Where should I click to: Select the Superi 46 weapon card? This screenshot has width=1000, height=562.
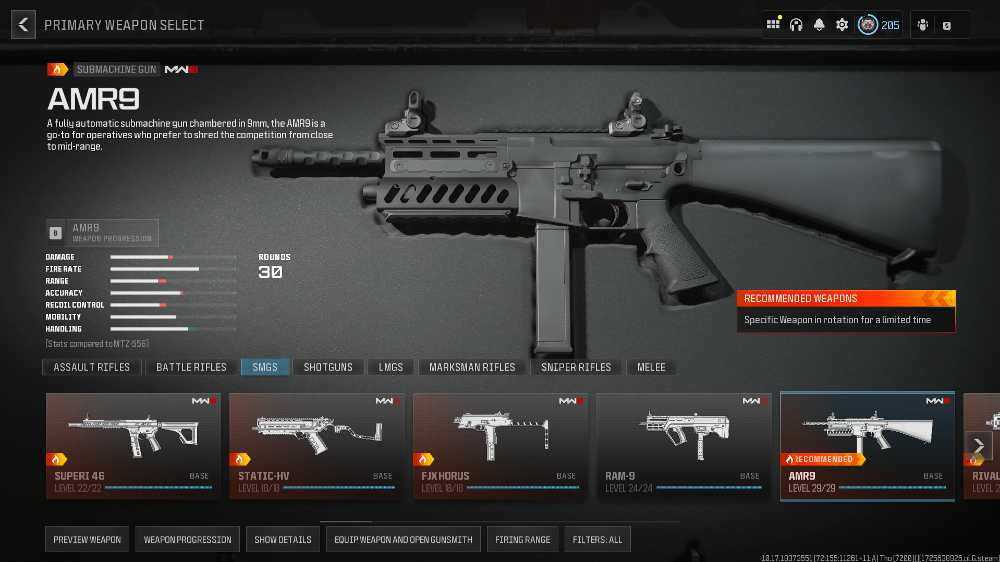[x=133, y=445]
